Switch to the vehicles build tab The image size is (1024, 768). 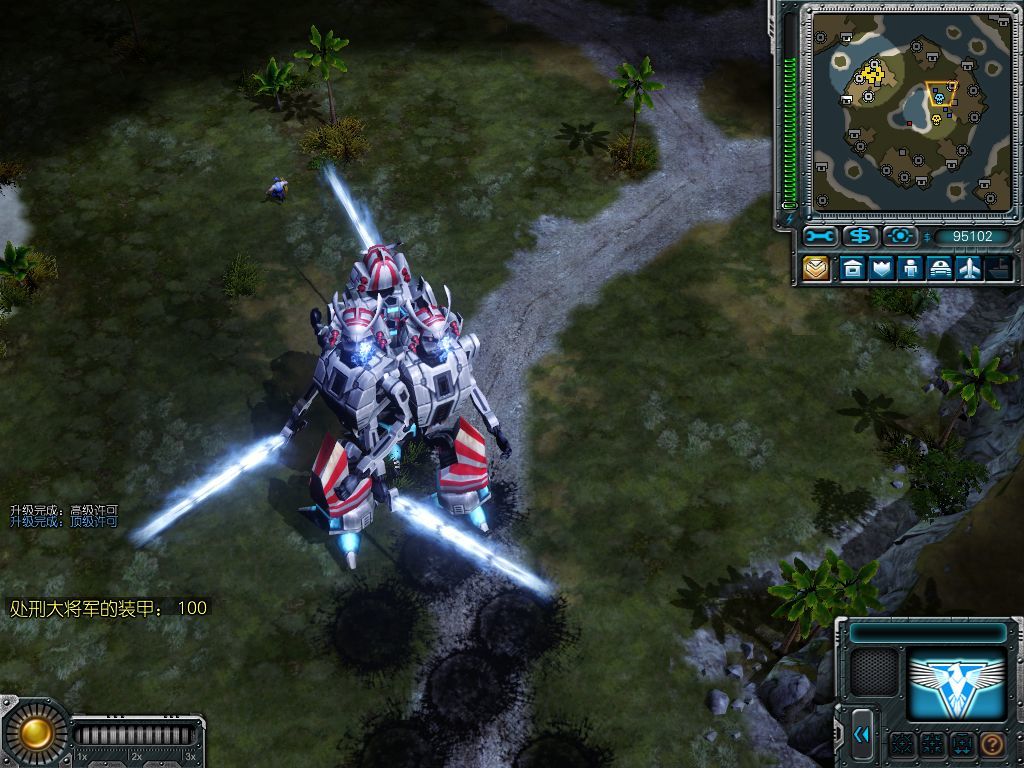click(x=940, y=268)
